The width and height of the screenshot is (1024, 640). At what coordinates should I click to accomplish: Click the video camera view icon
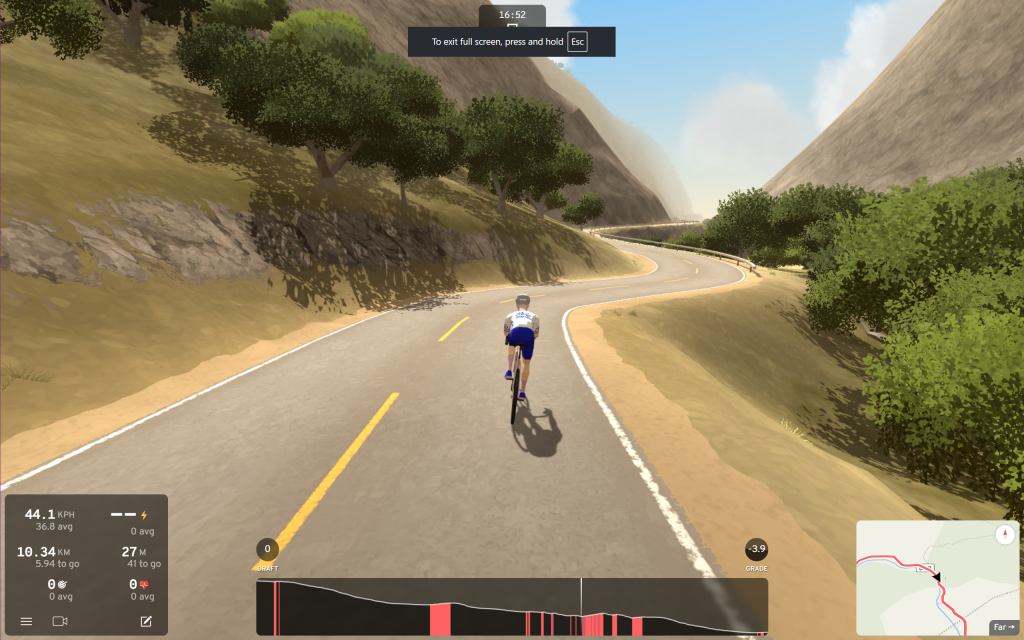point(60,621)
